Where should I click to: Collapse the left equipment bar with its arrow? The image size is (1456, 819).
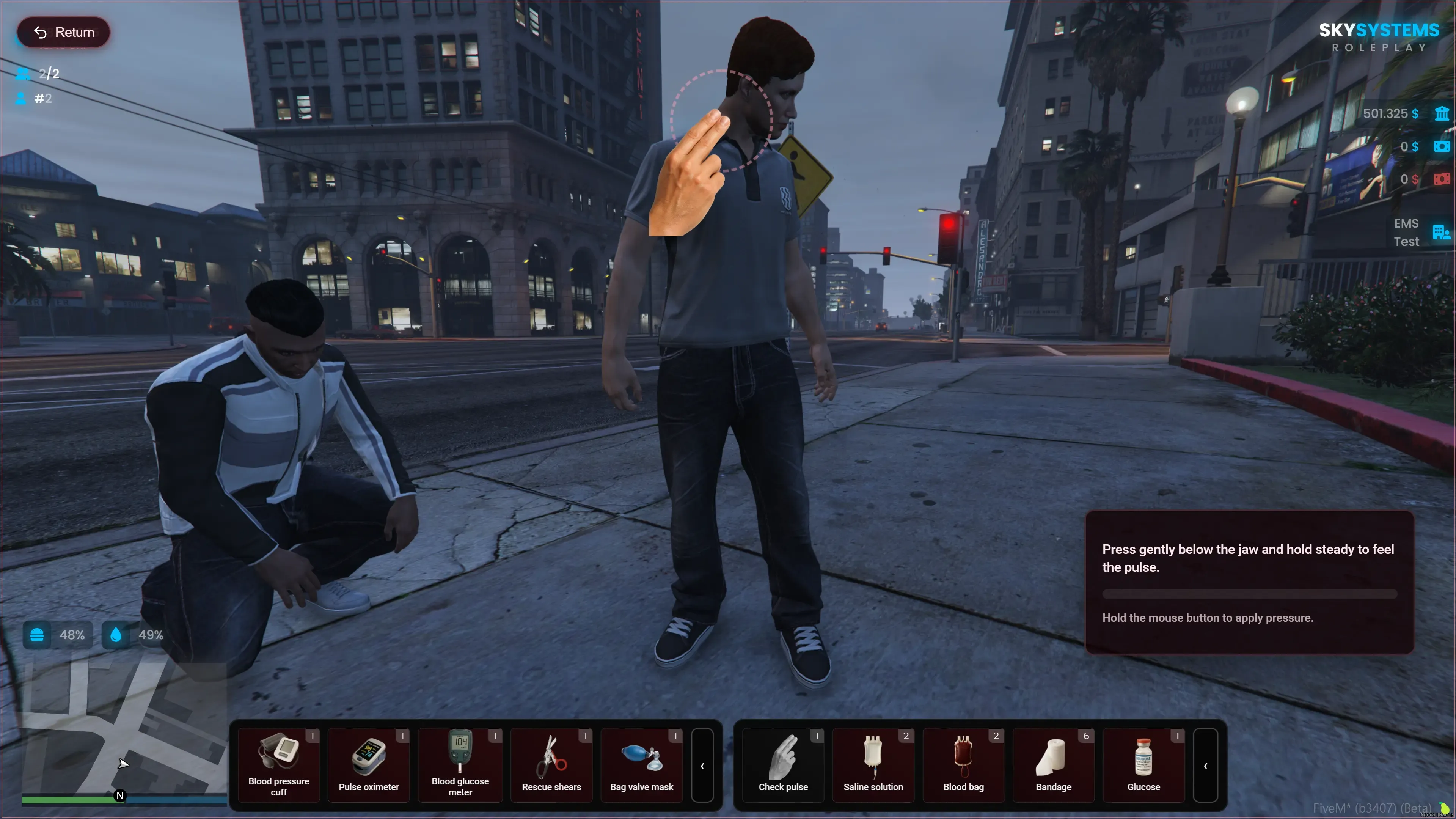[702, 765]
